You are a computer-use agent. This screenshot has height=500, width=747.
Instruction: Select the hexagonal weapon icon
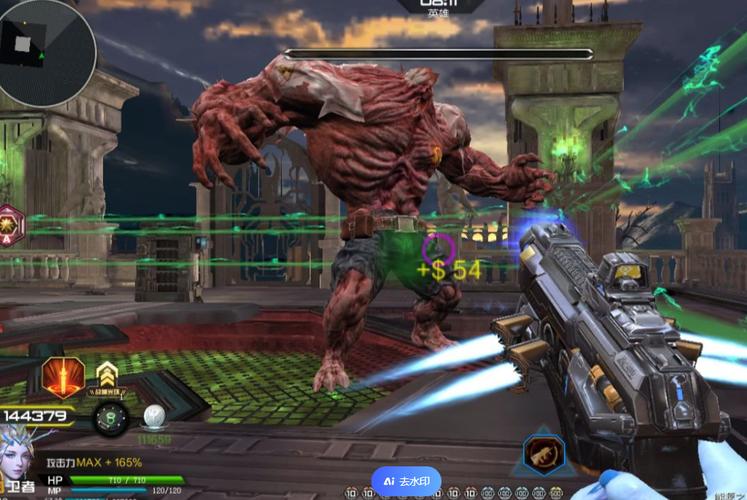tap(544, 456)
